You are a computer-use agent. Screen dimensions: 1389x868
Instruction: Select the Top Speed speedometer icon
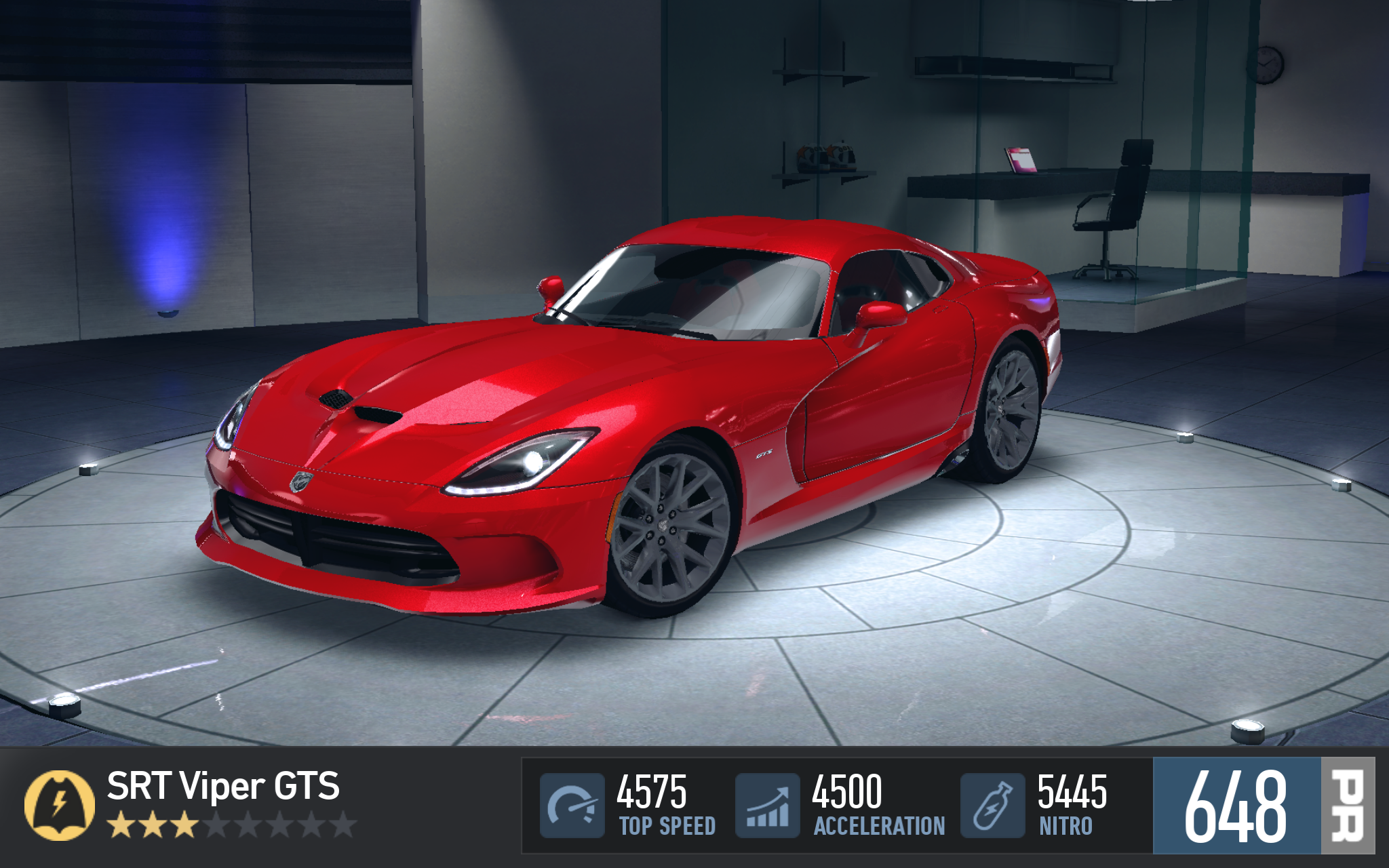tap(572, 806)
